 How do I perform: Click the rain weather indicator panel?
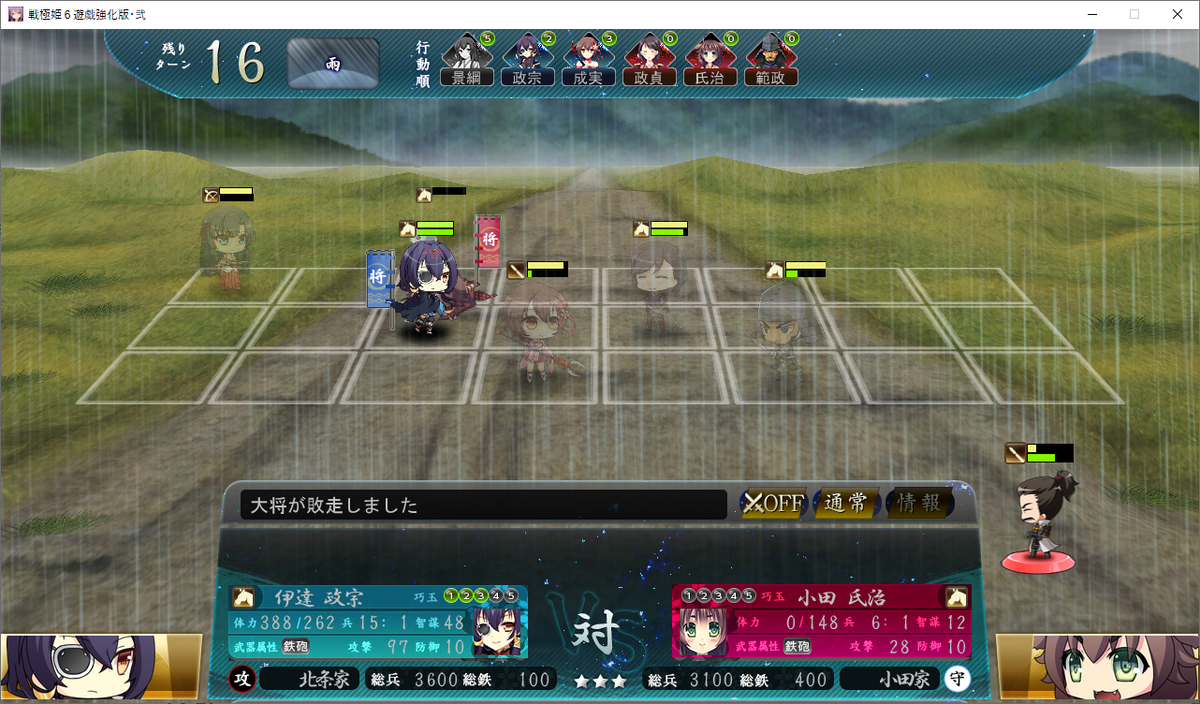point(333,63)
